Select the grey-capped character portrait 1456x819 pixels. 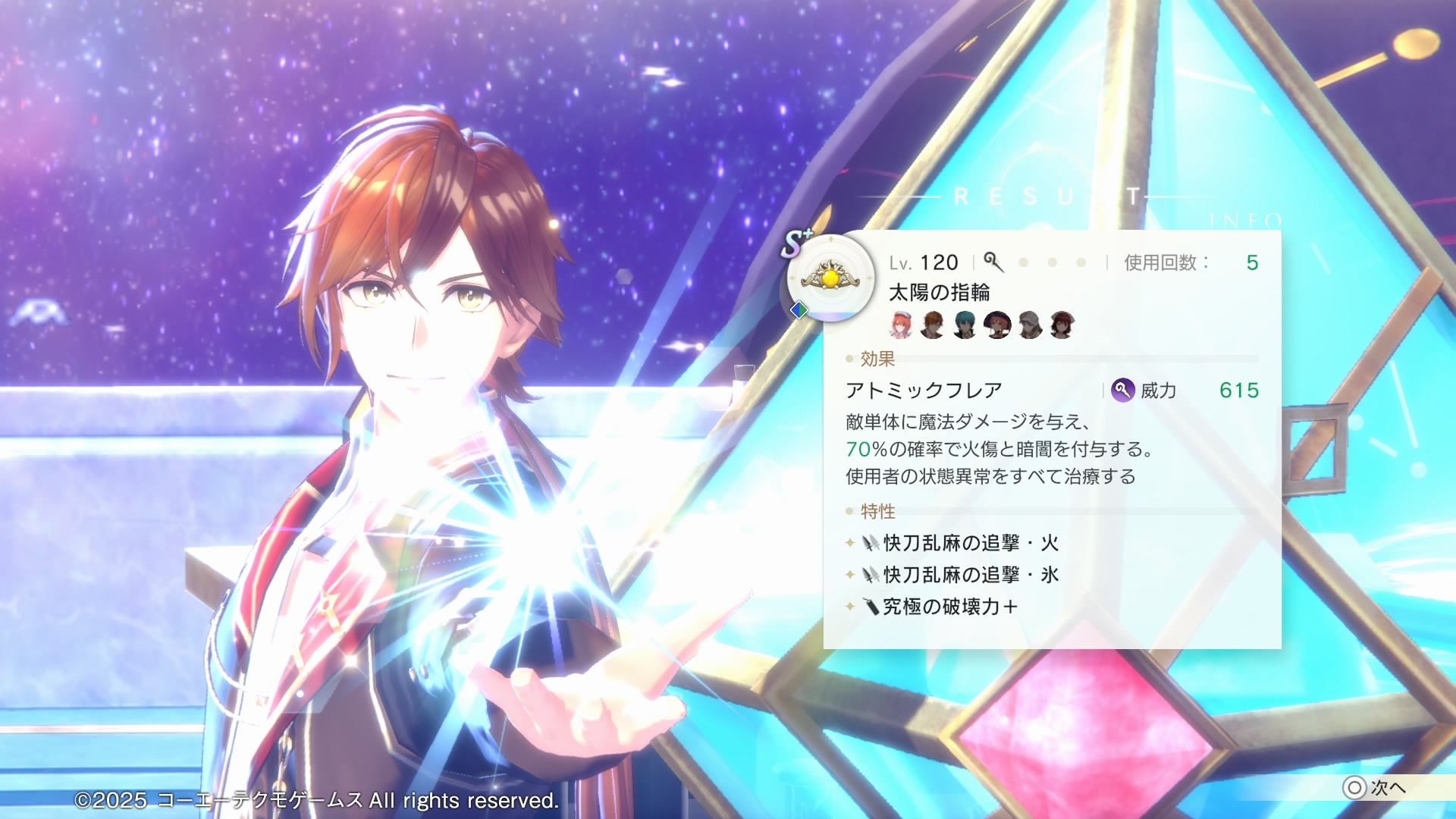click(x=1030, y=325)
